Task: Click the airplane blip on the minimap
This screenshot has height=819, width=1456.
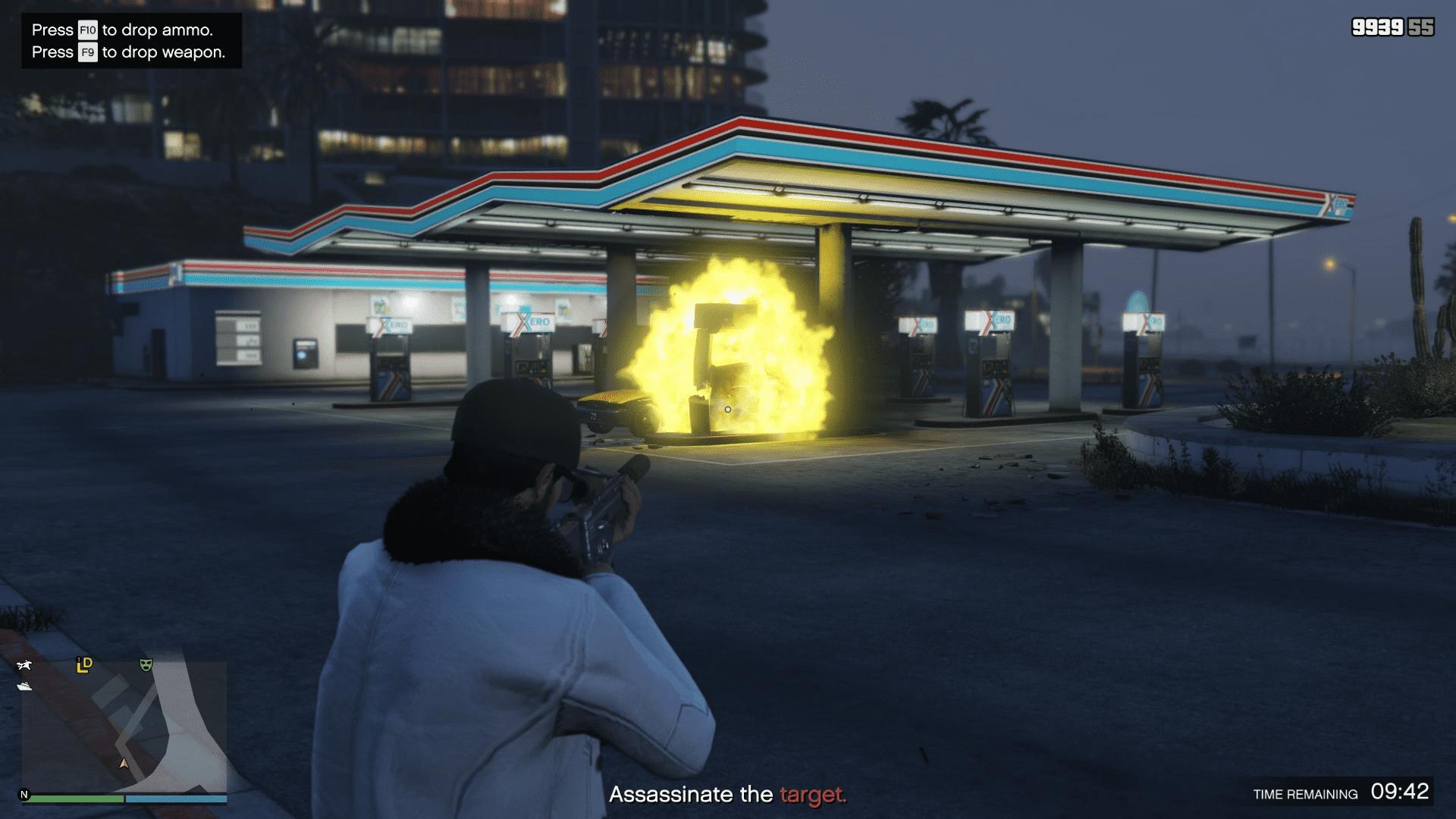Action: tap(24, 666)
